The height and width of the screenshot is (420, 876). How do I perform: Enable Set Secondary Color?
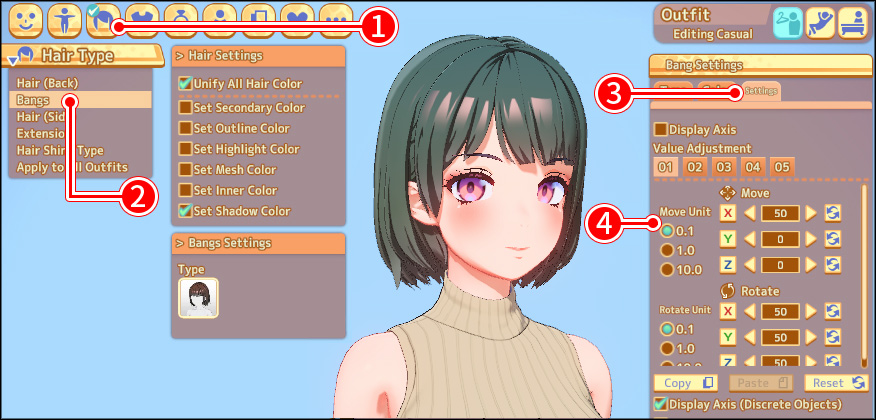coord(185,107)
